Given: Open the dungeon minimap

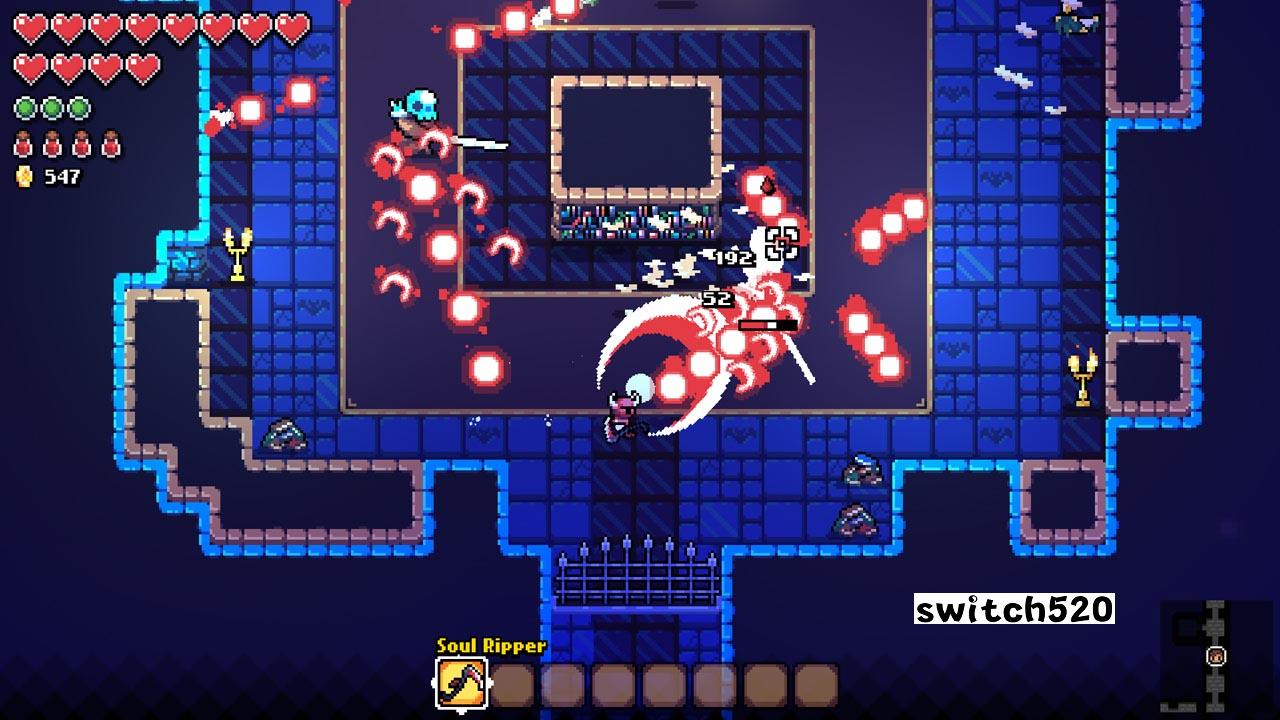Looking at the screenshot, I should pyautogui.click(x=1215, y=655).
